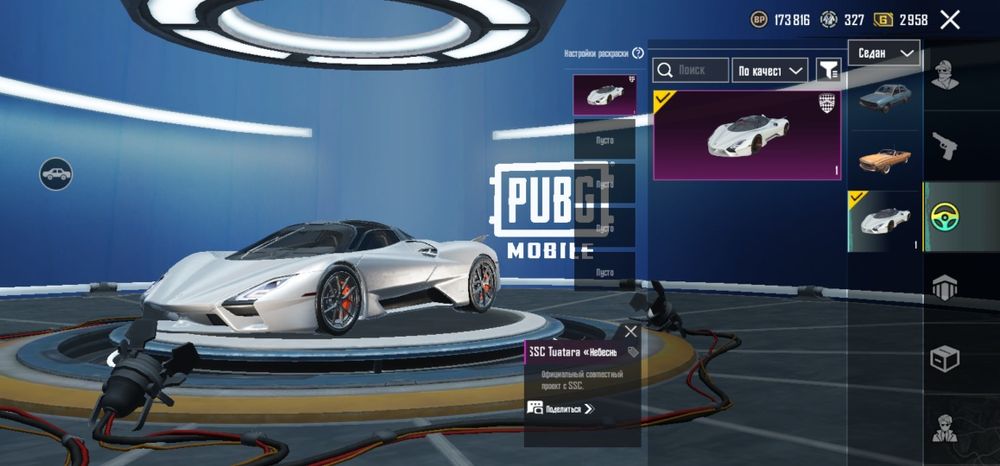Open the Седан vehicle type dropdown
This screenshot has width=1000, height=466.
click(x=884, y=53)
